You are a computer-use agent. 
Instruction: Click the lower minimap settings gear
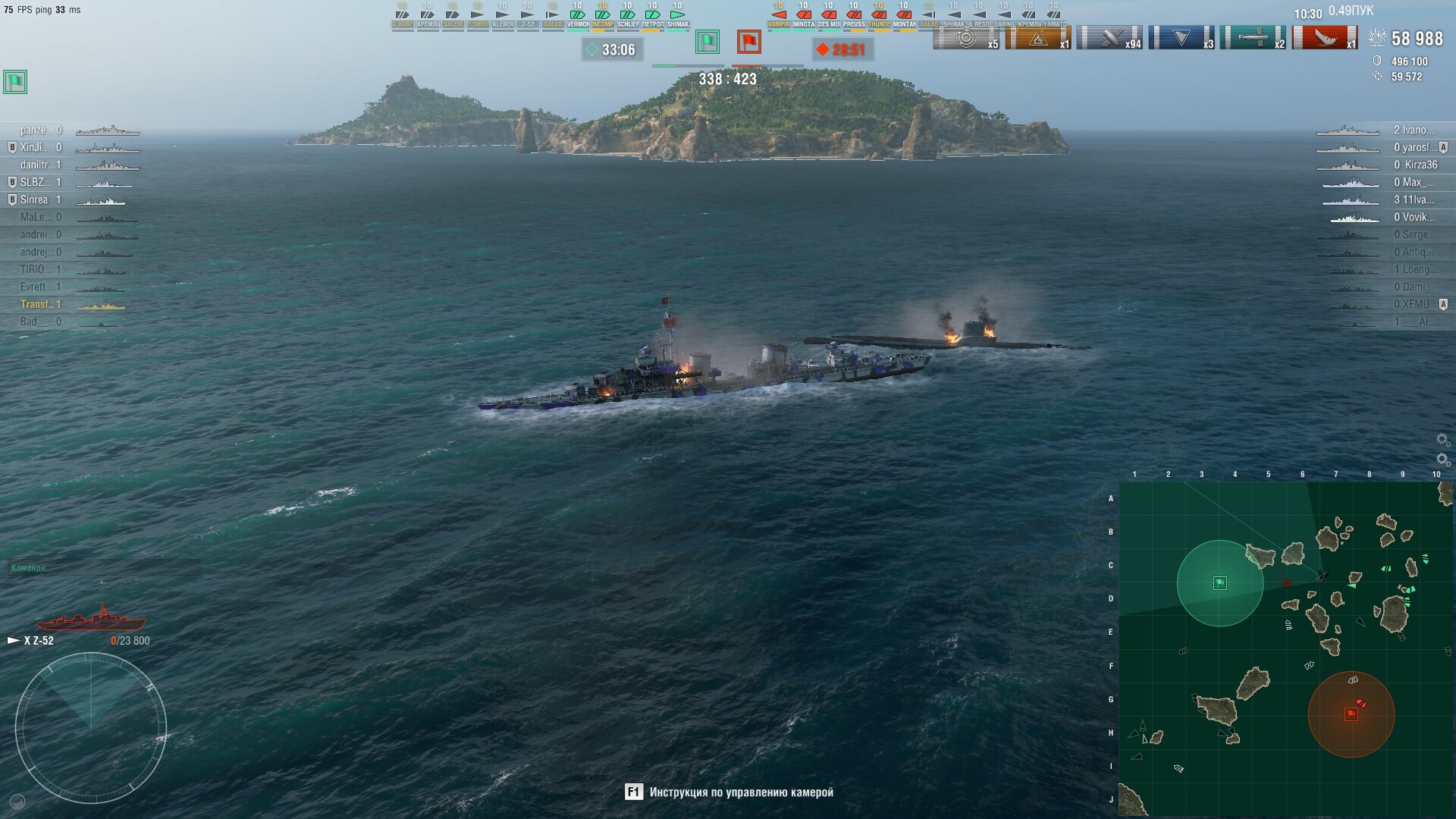pyautogui.click(x=1442, y=459)
